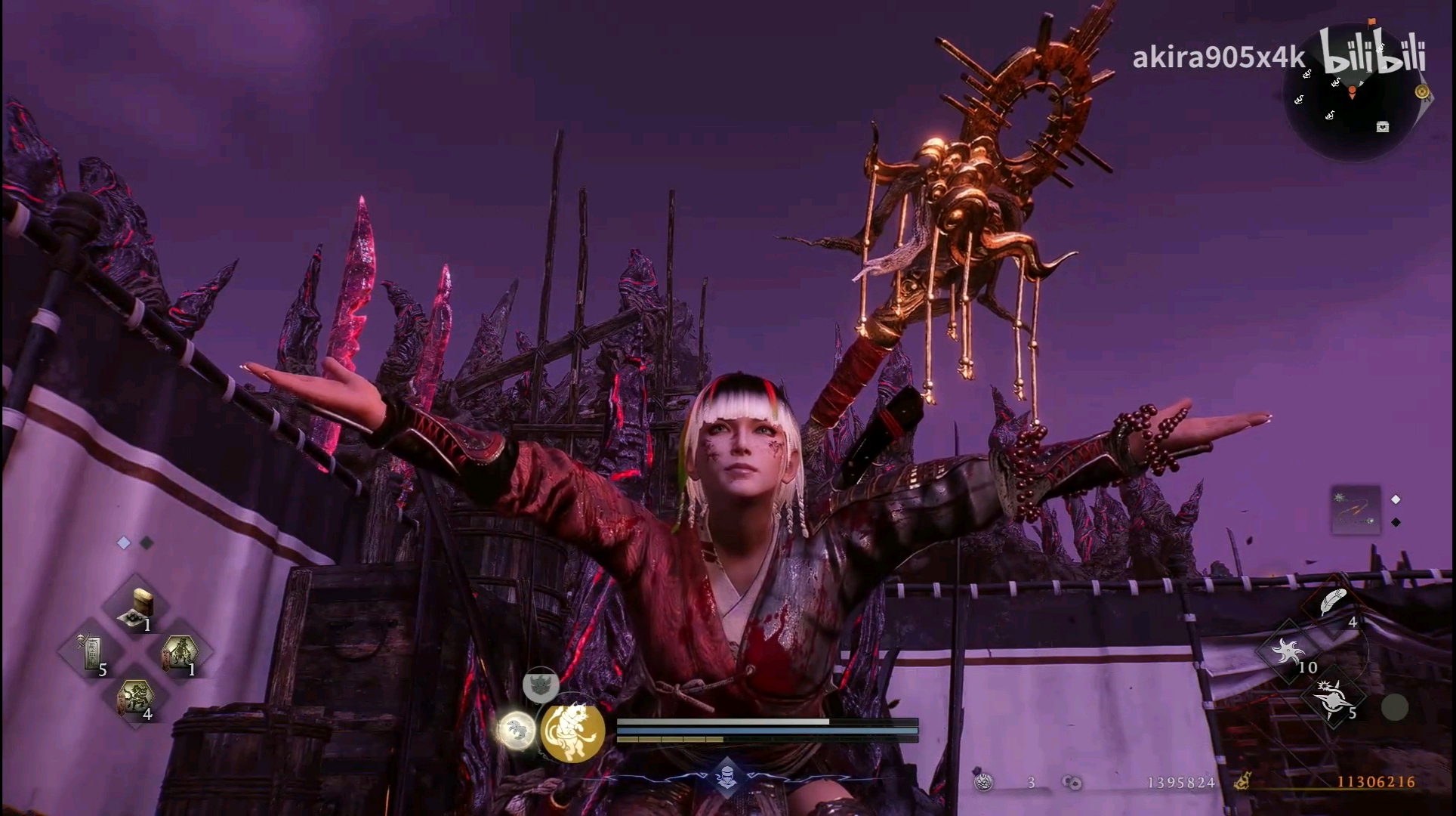Select the hexagonal charm showing count 1

[x=181, y=651]
